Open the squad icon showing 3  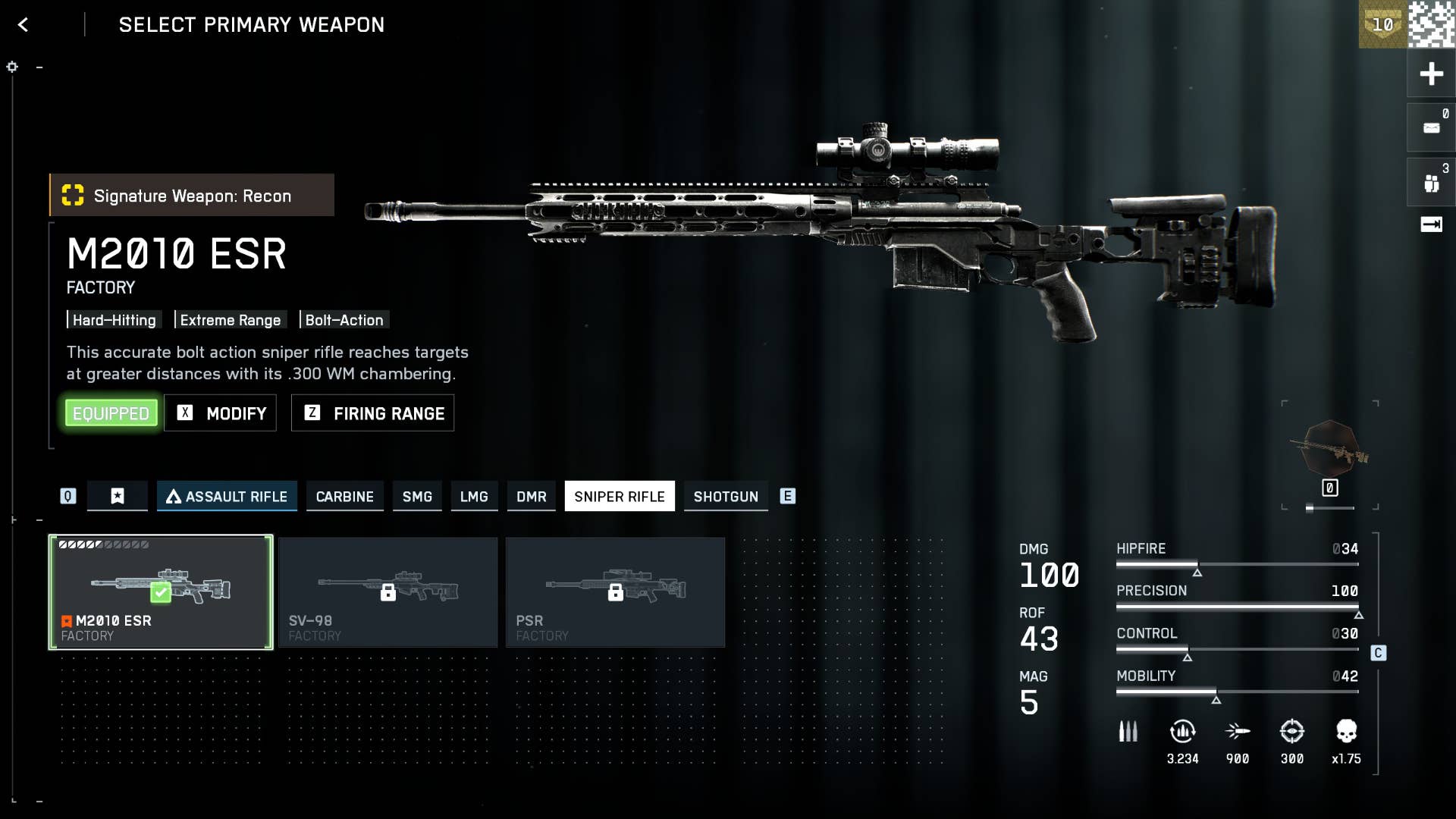tap(1431, 183)
